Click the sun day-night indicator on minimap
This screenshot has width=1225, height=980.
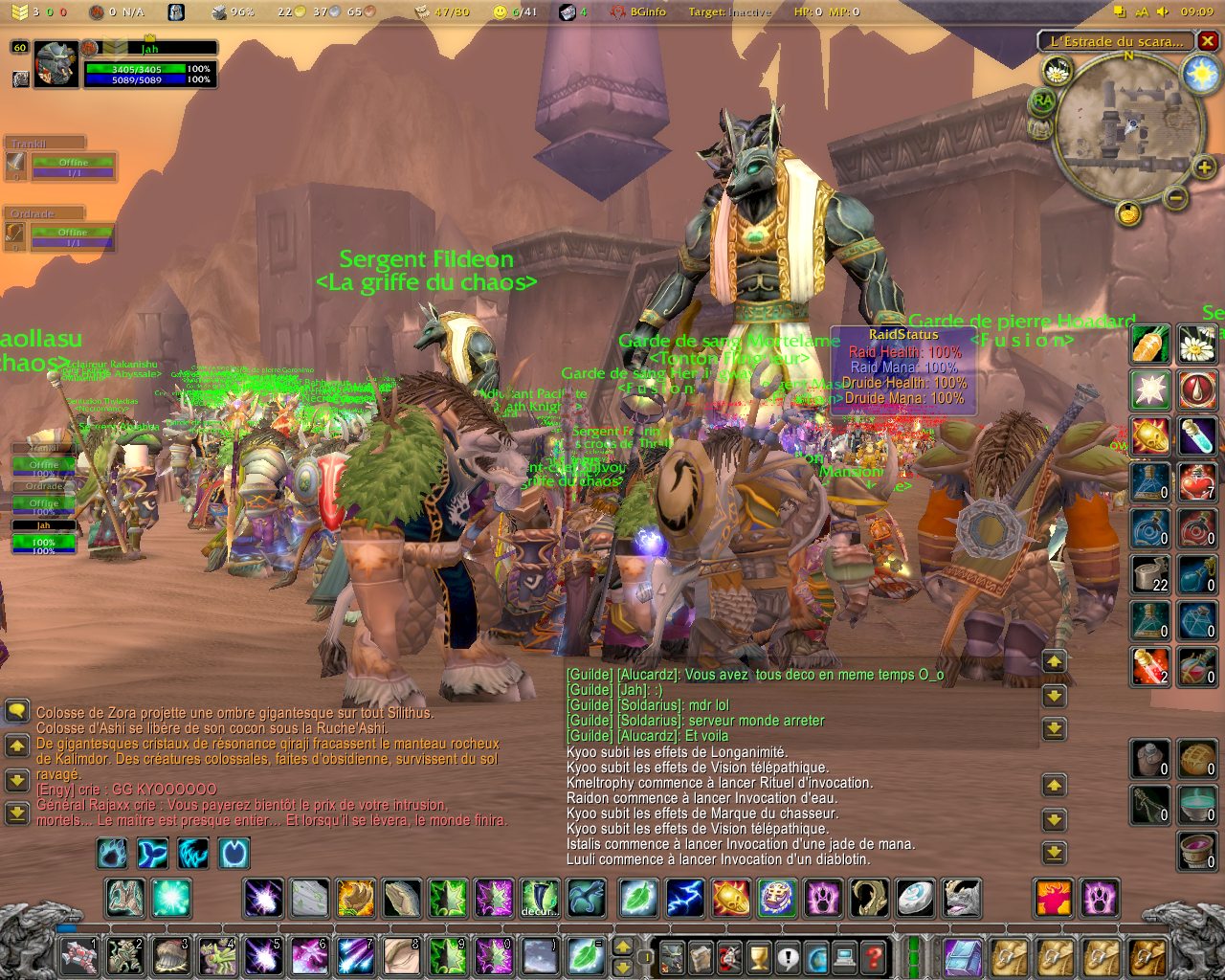point(1200,76)
